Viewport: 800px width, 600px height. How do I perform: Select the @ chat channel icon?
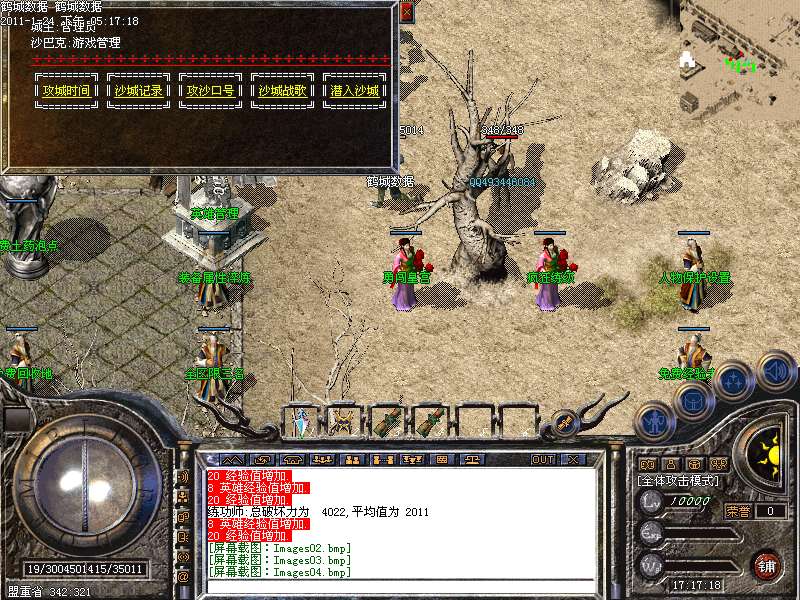[x=183, y=577]
